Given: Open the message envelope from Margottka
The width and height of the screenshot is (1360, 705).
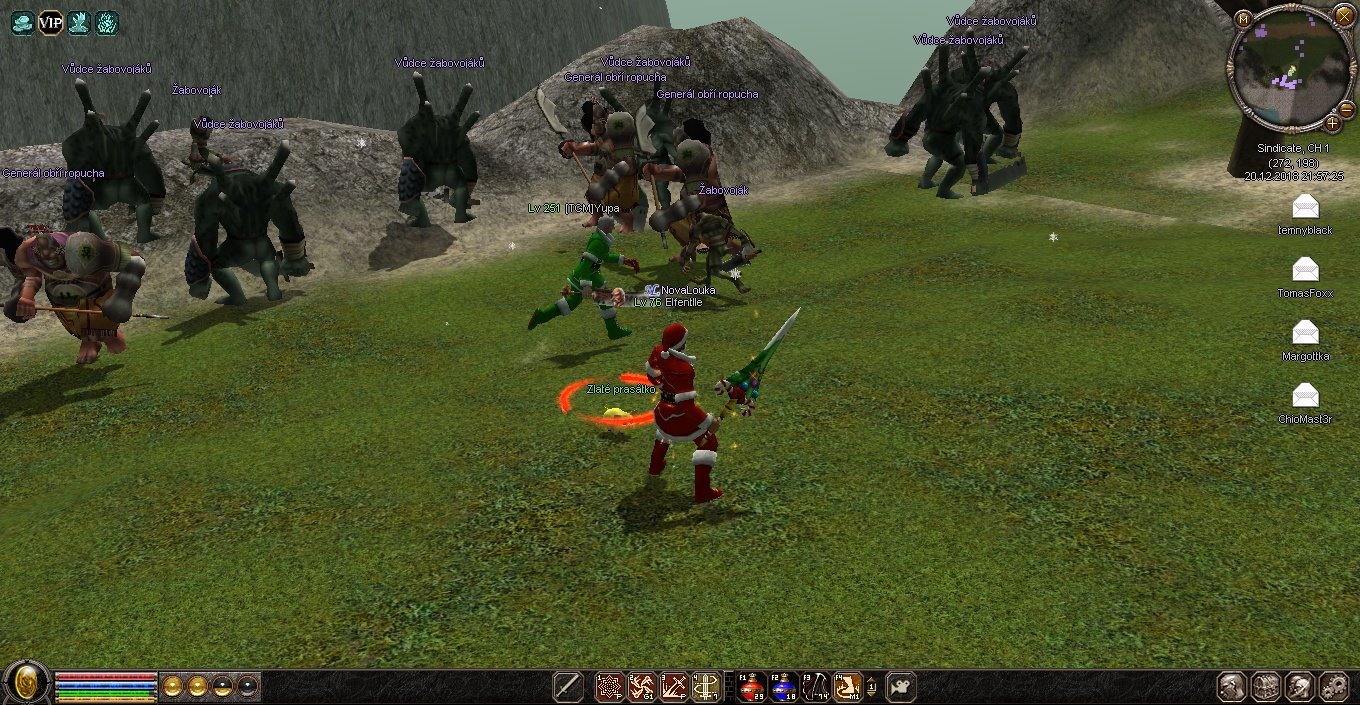Looking at the screenshot, I should [x=1305, y=332].
